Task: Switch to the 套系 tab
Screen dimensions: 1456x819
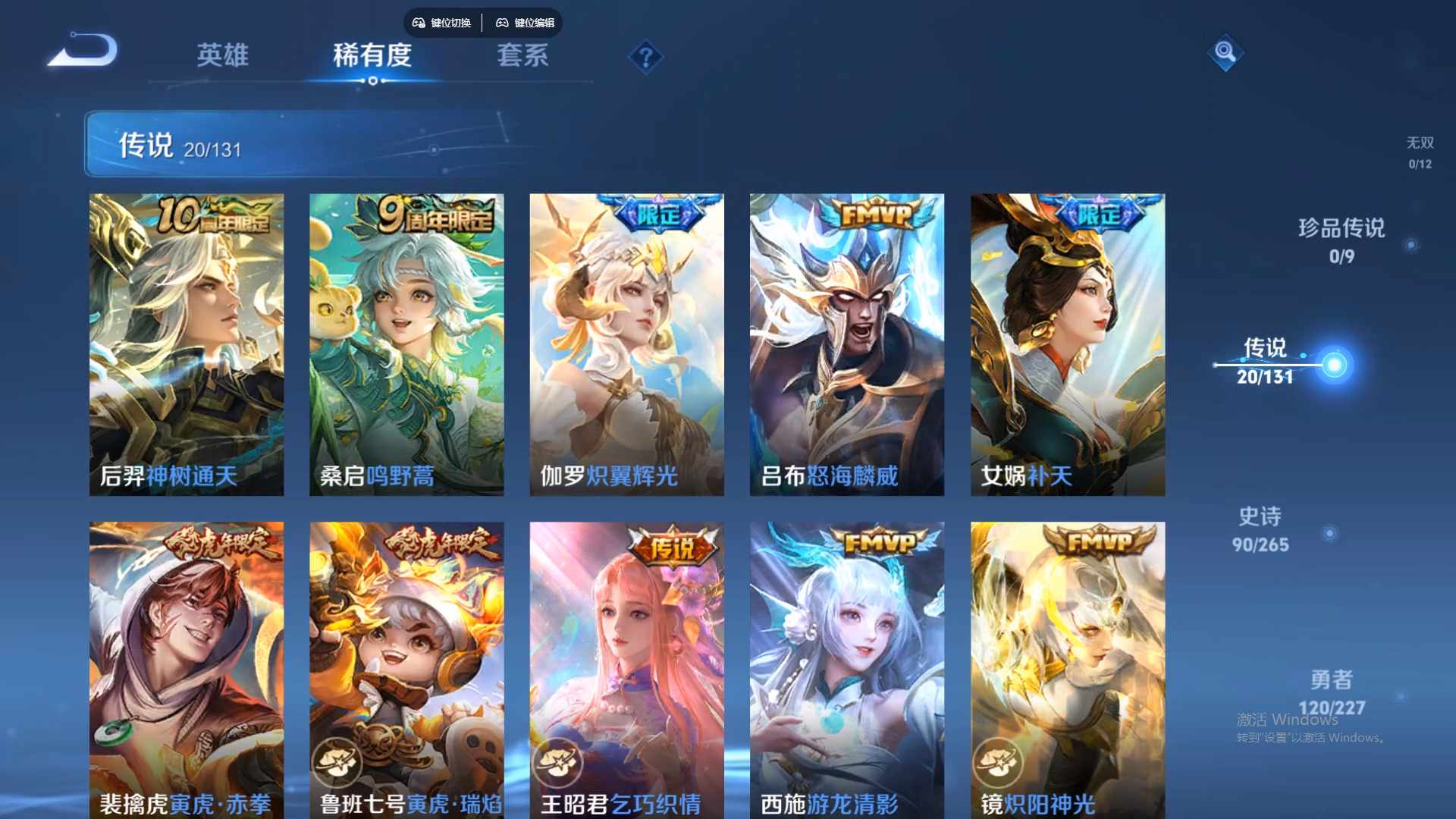Action: pyautogui.click(x=522, y=57)
